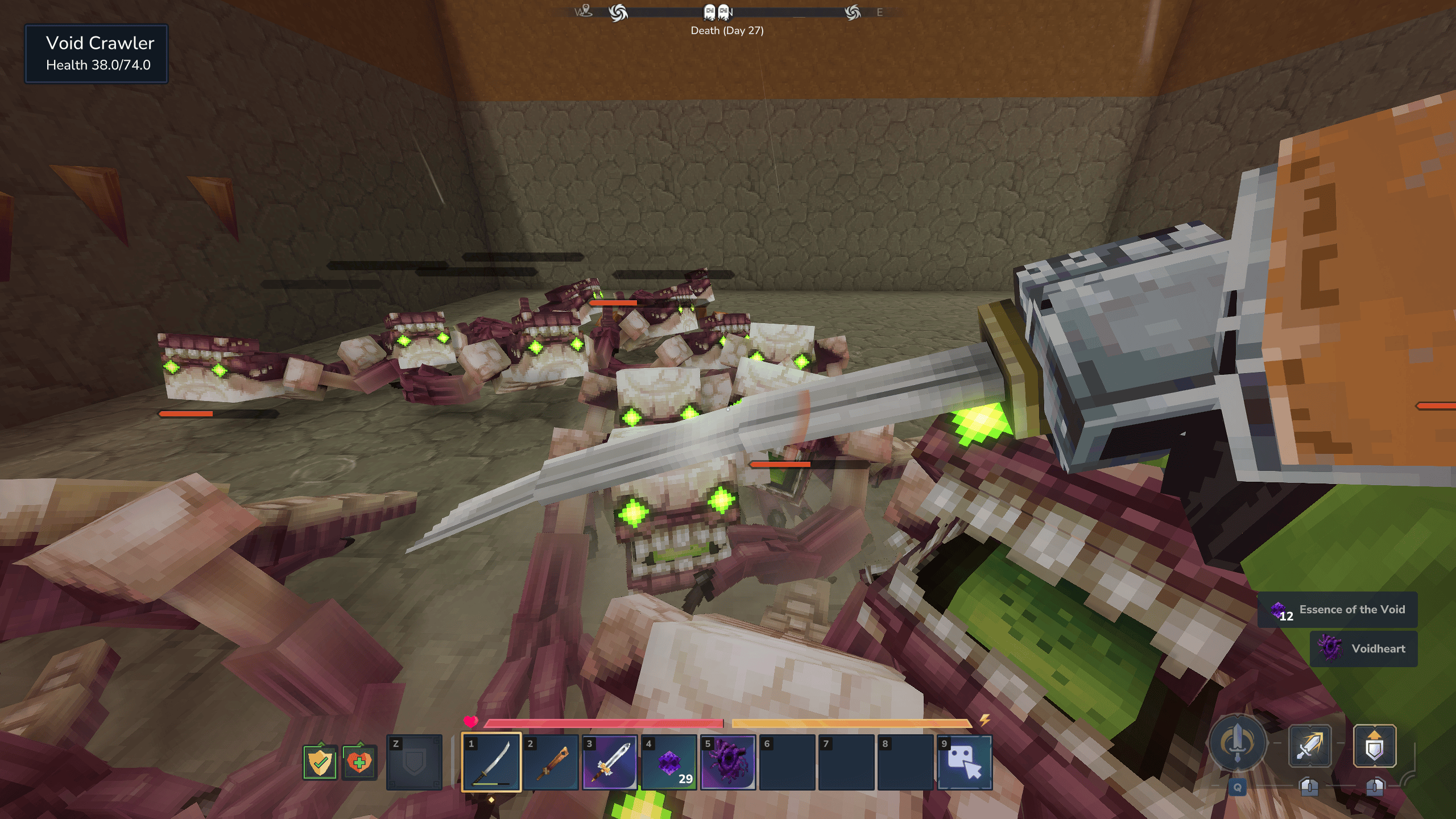
Task: Activate the round sword signature ability
Action: [1238, 743]
